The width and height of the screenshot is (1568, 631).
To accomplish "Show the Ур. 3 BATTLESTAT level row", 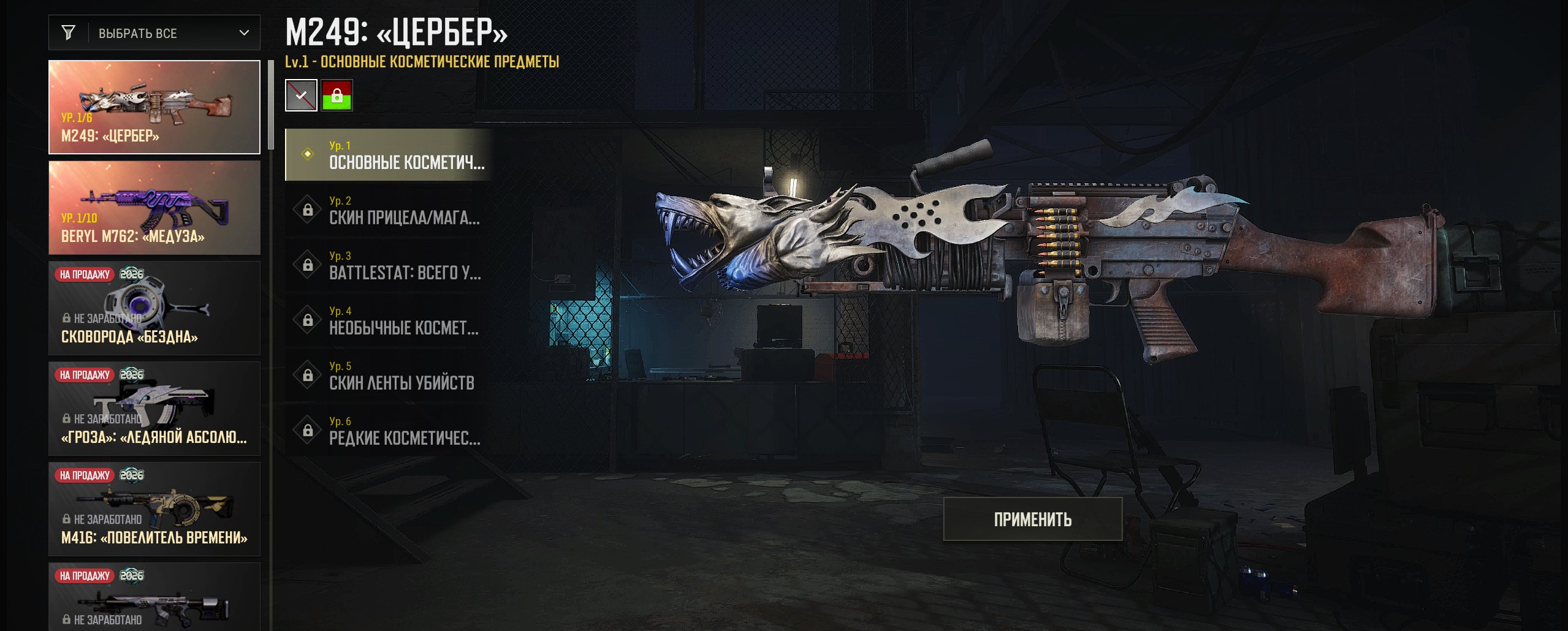I will [x=389, y=265].
